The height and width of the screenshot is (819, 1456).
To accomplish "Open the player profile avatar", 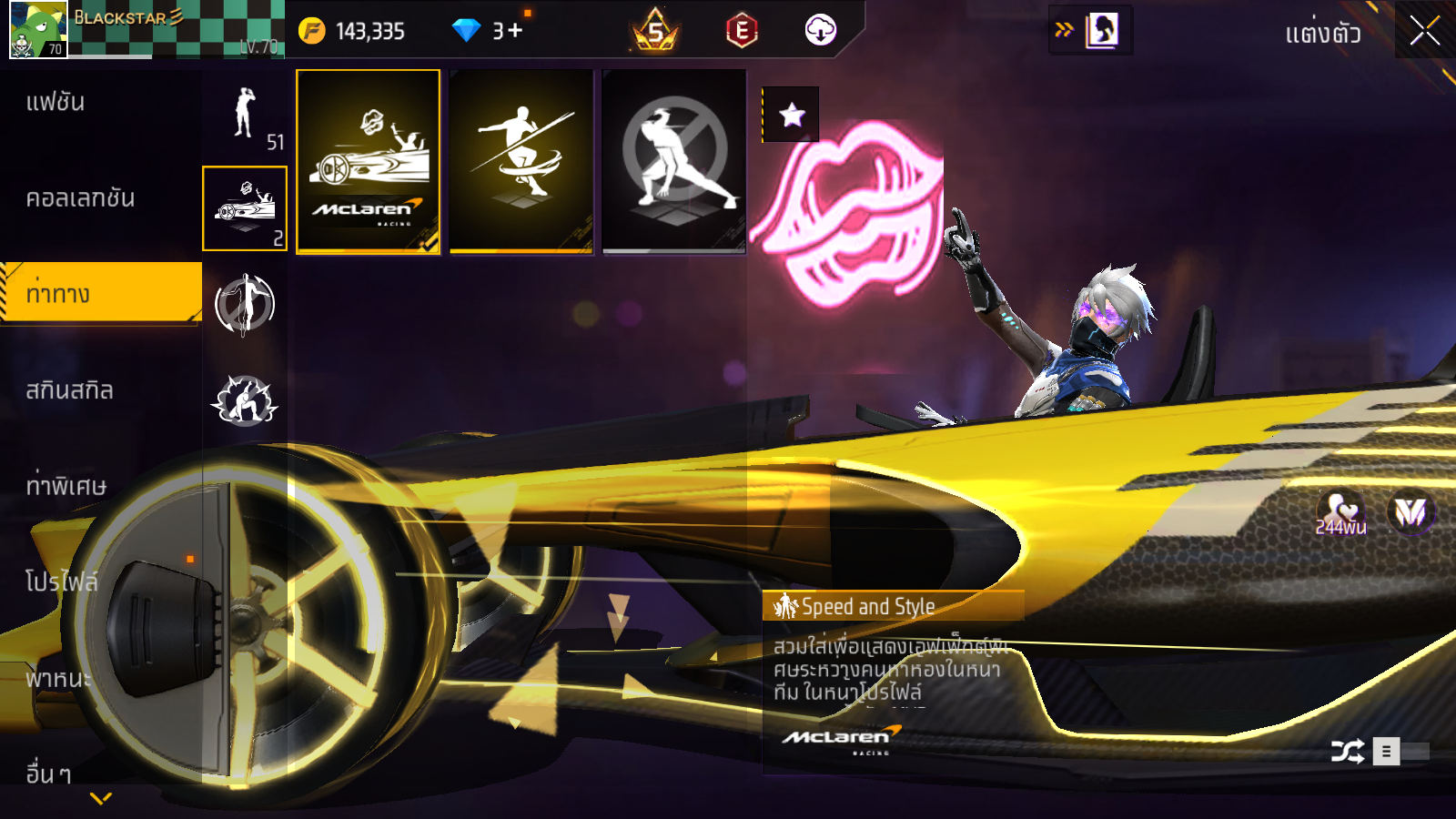I will click(38, 29).
